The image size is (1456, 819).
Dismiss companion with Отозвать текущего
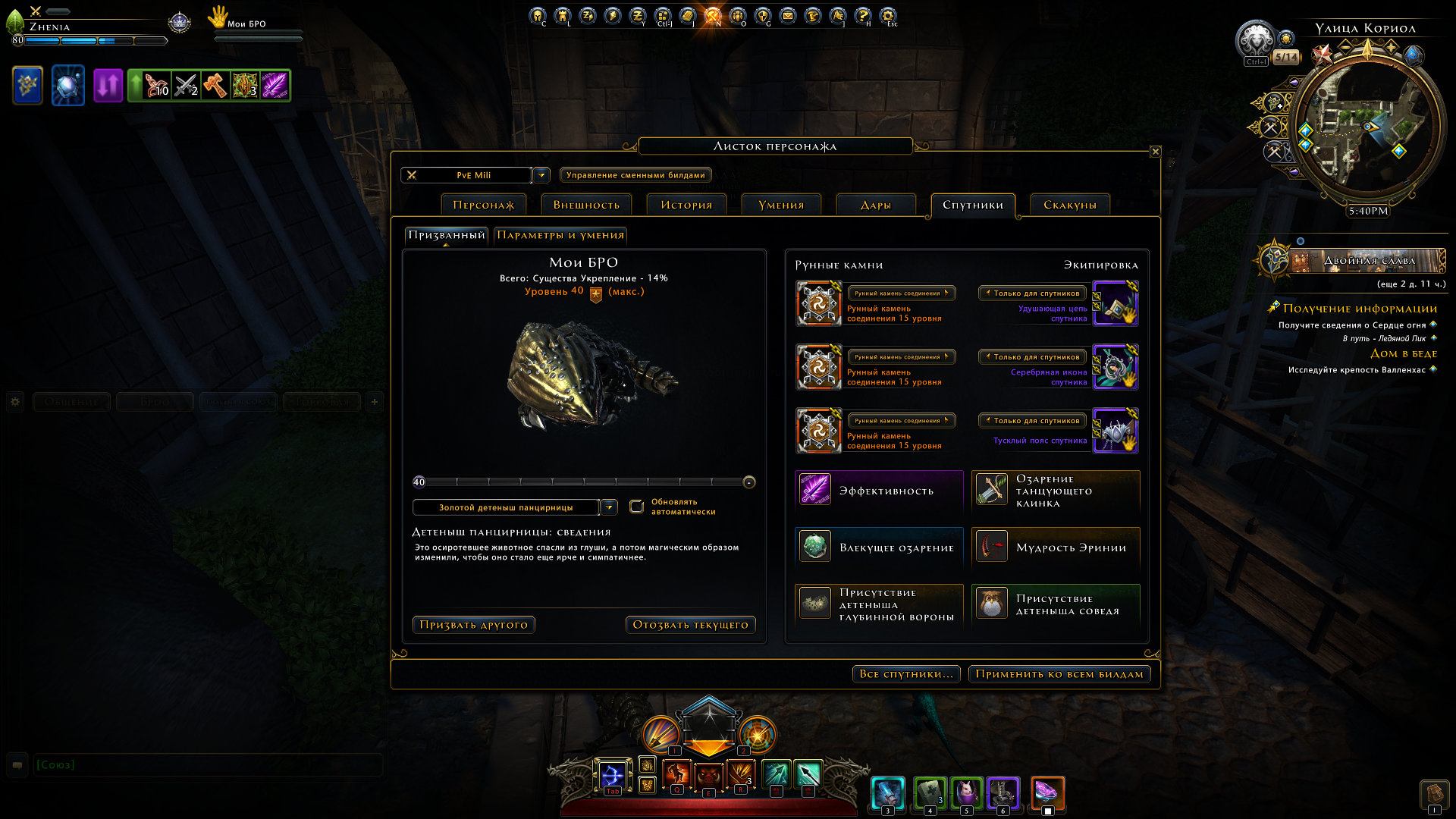690,625
